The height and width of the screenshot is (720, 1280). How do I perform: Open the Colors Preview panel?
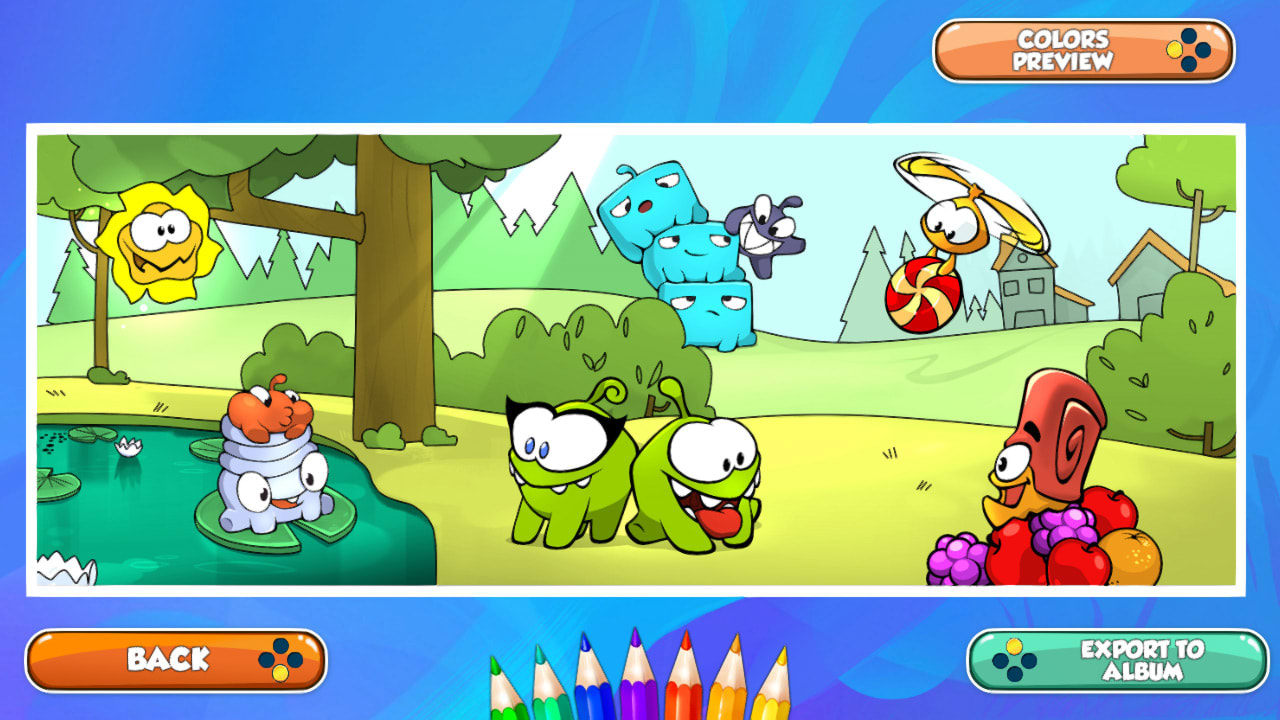pos(1063,45)
